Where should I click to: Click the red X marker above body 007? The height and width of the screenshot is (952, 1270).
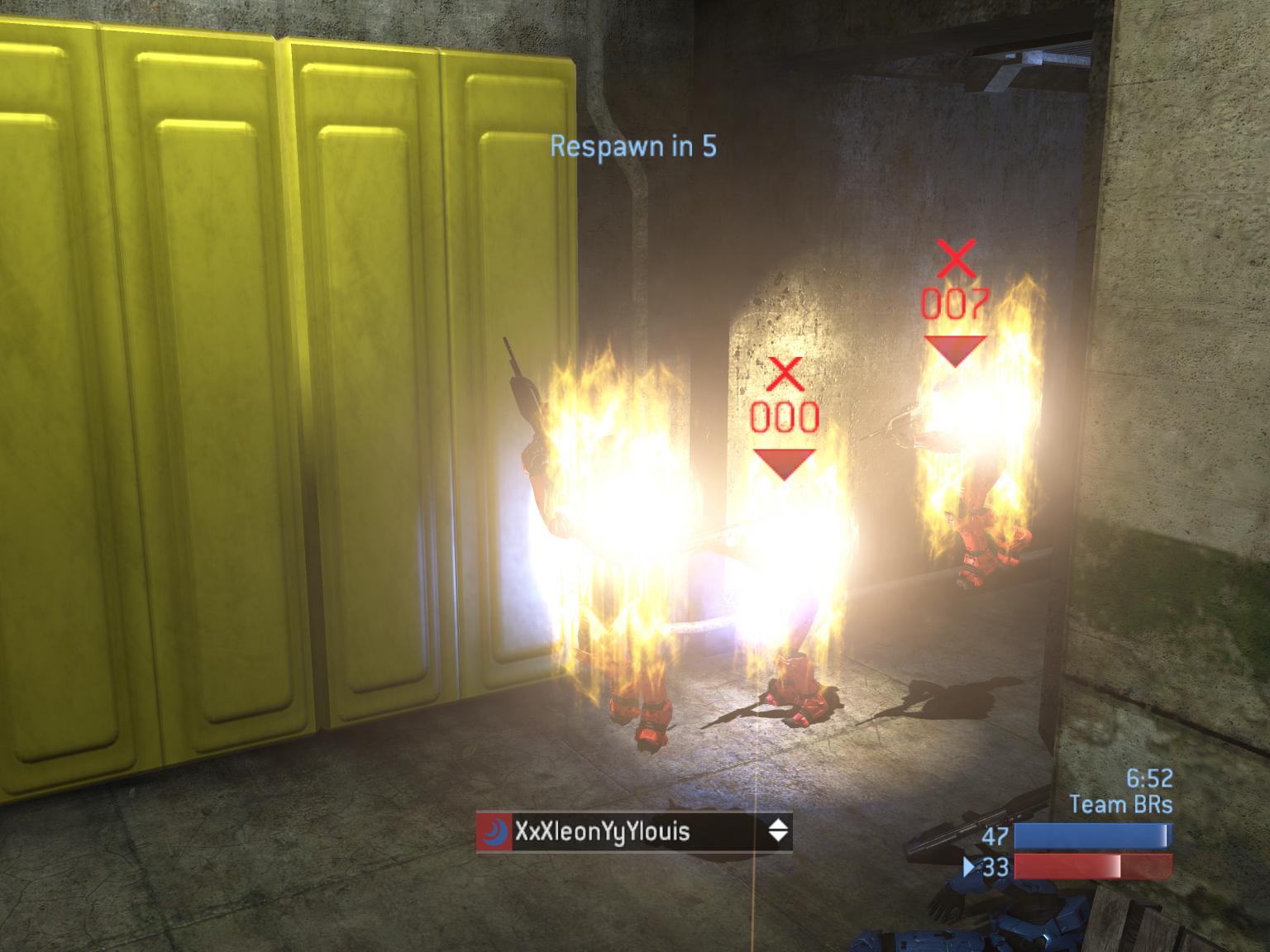pos(957,259)
